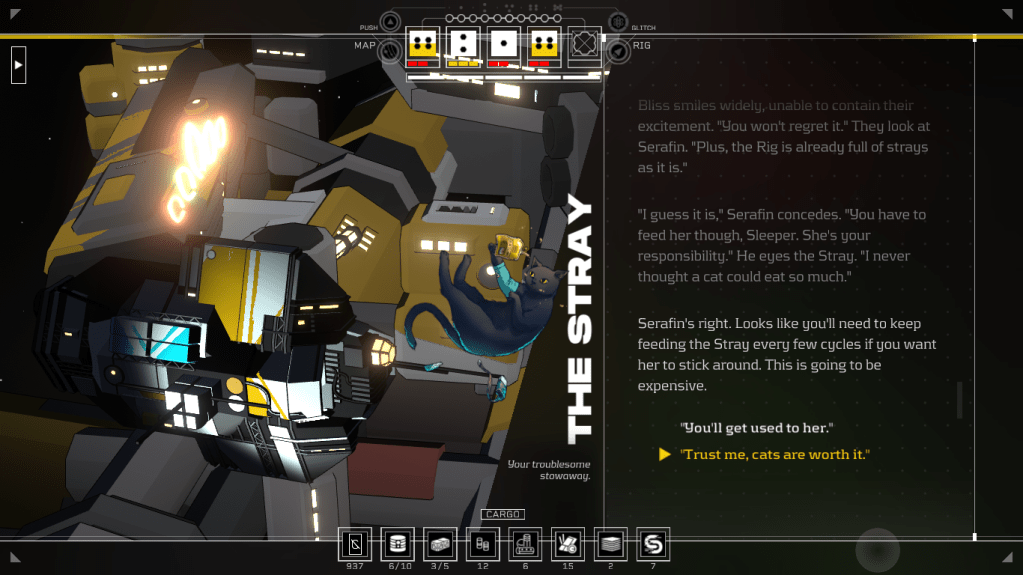Expand the left side panel arrow
1023x575 pixels.
coord(18,66)
